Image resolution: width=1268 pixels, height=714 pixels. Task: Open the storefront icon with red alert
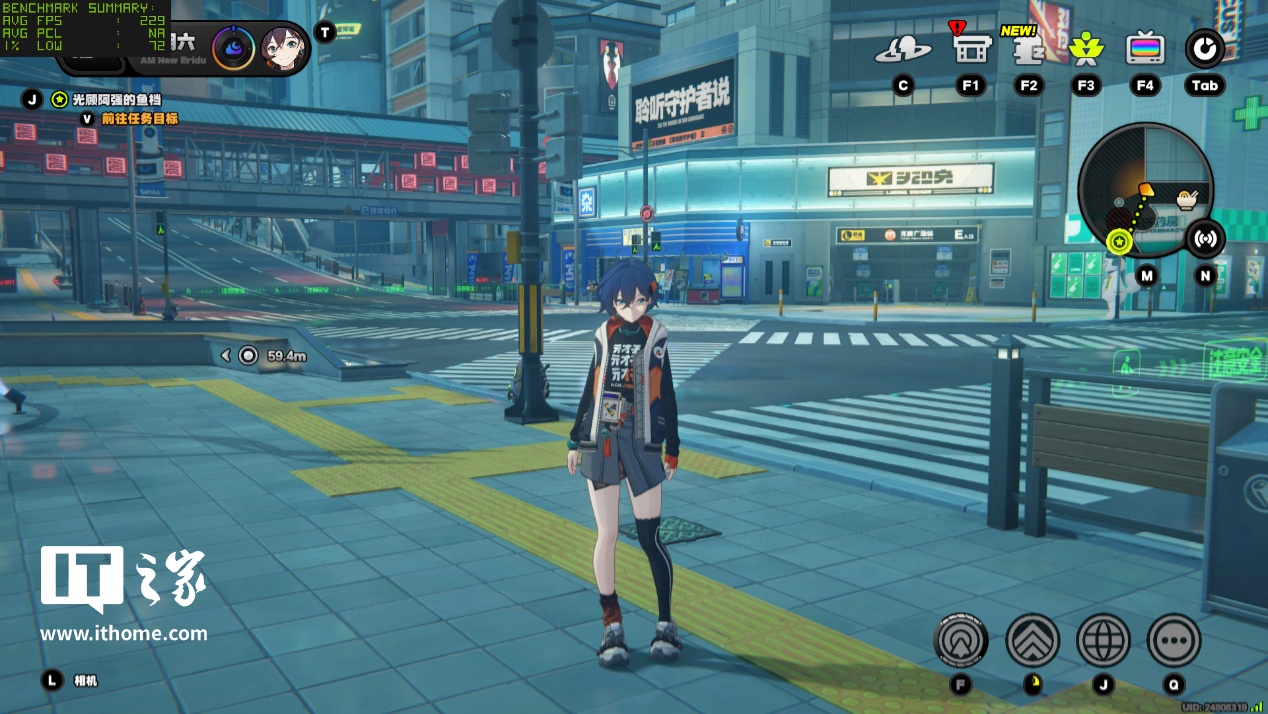click(970, 48)
